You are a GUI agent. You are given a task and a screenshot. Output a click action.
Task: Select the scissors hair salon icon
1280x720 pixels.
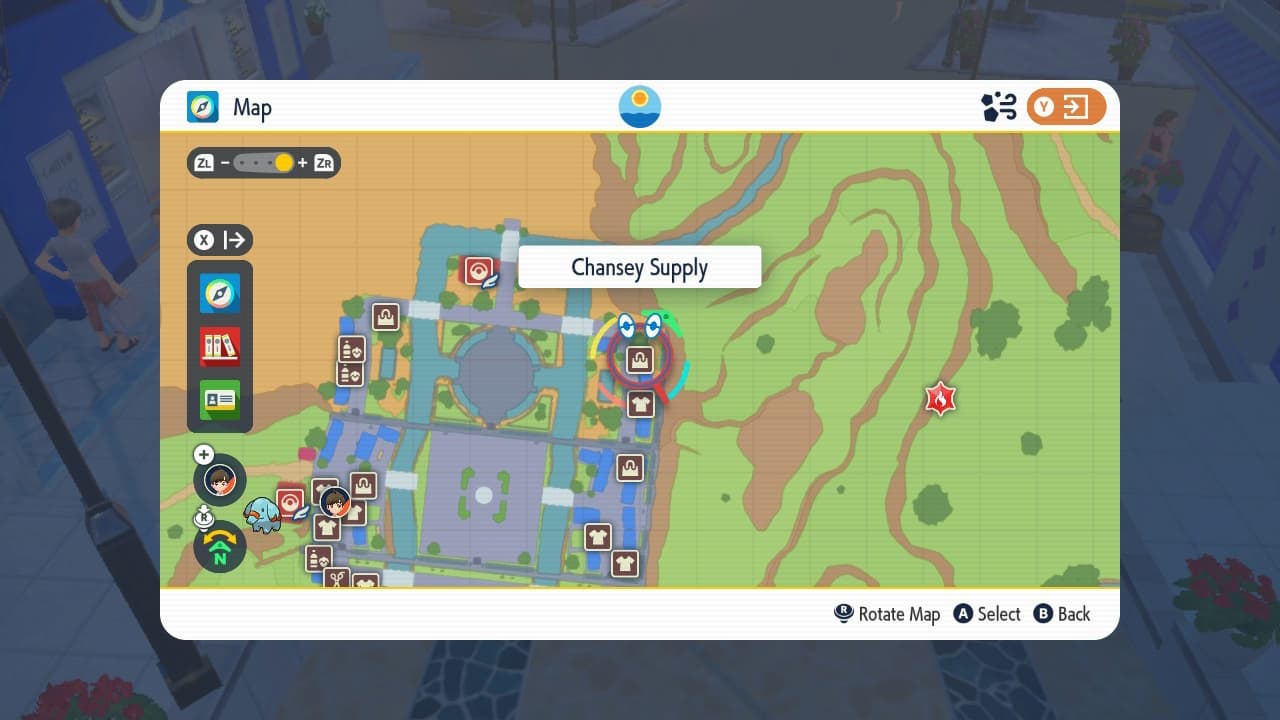337,577
